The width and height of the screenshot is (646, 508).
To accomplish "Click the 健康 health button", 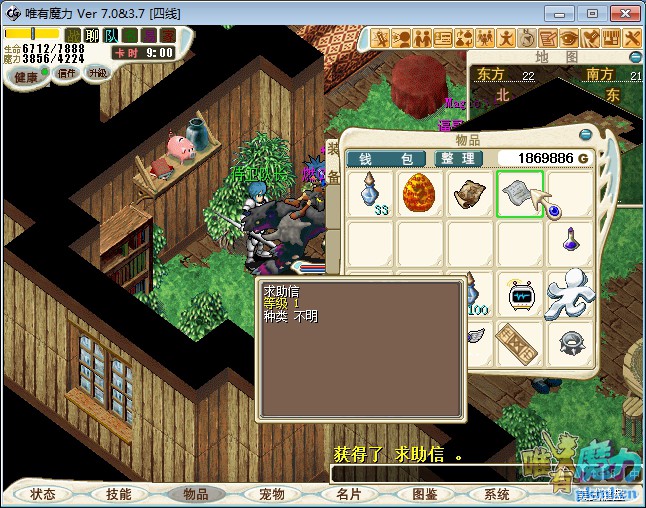I will pyautogui.click(x=26, y=77).
